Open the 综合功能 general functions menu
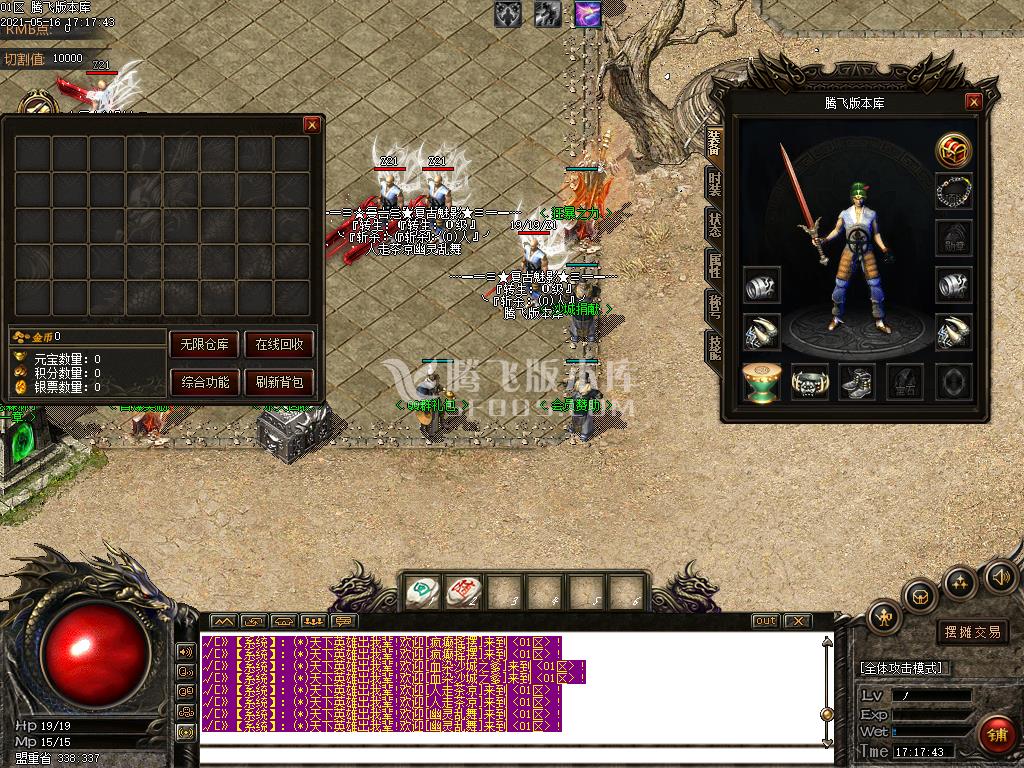 tap(204, 382)
